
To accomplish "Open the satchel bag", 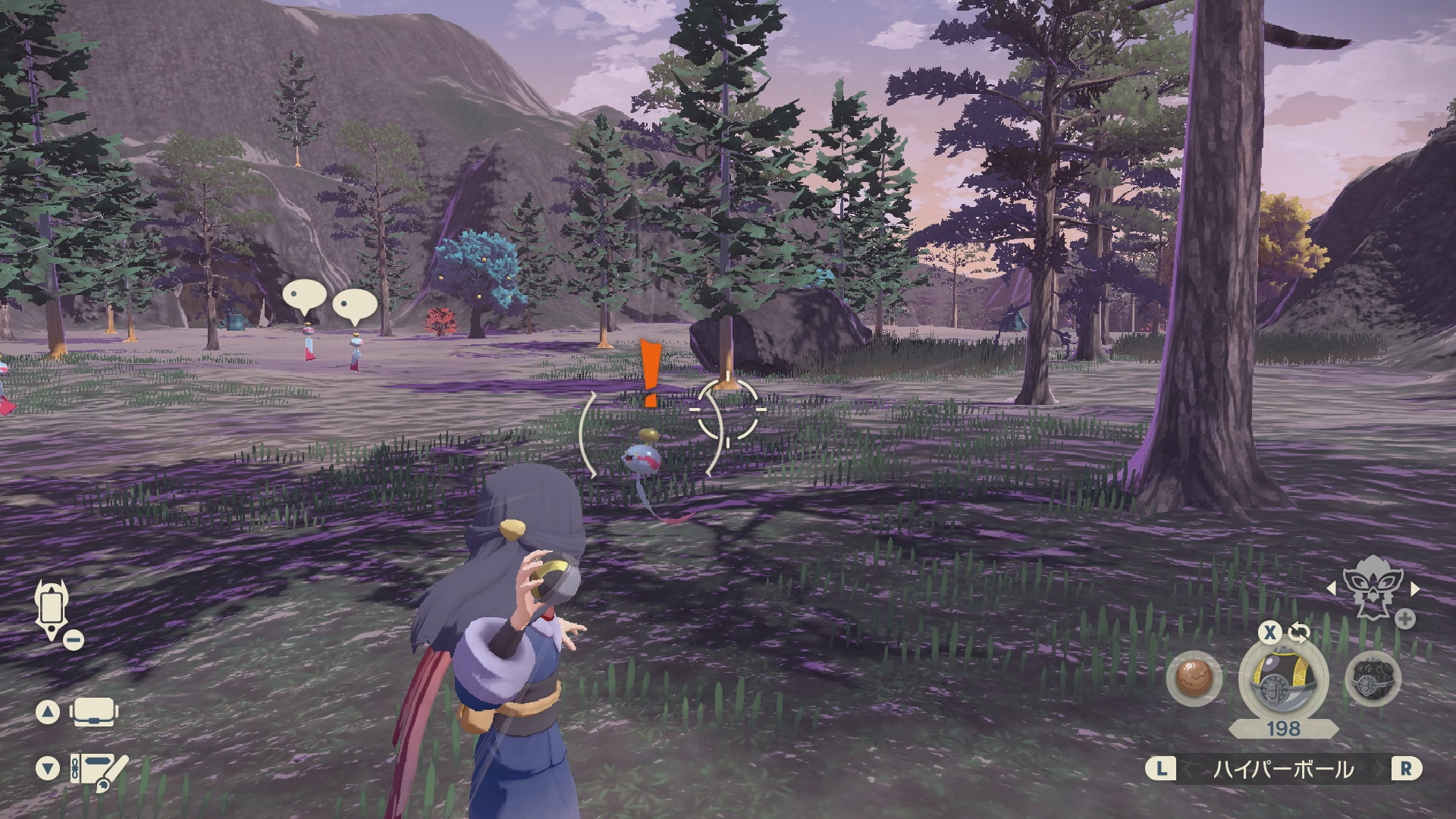I will (93, 712).
